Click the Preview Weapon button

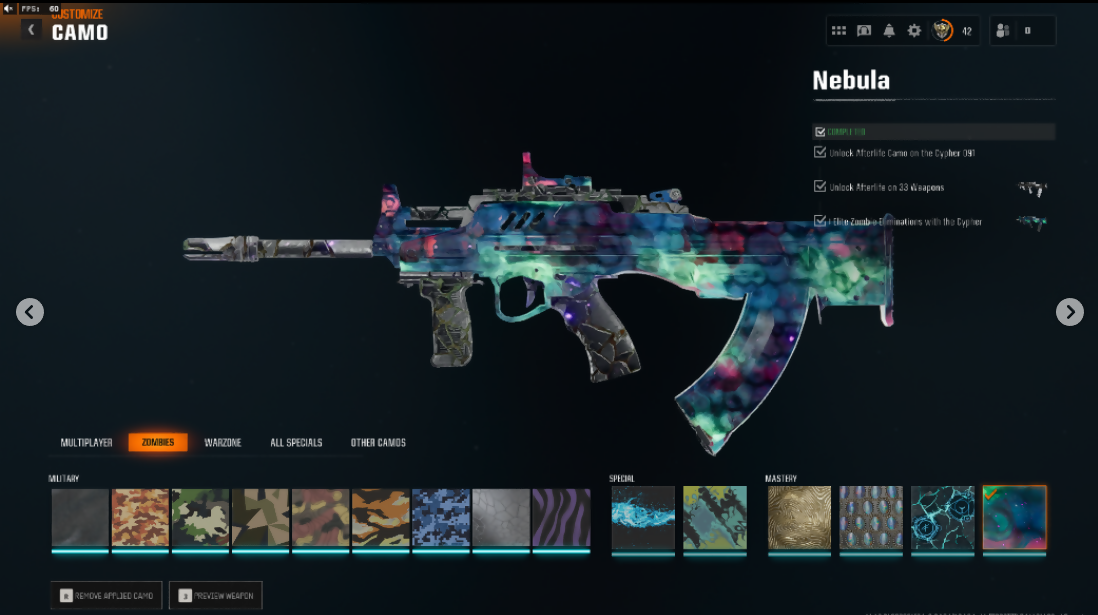point(215,596)
